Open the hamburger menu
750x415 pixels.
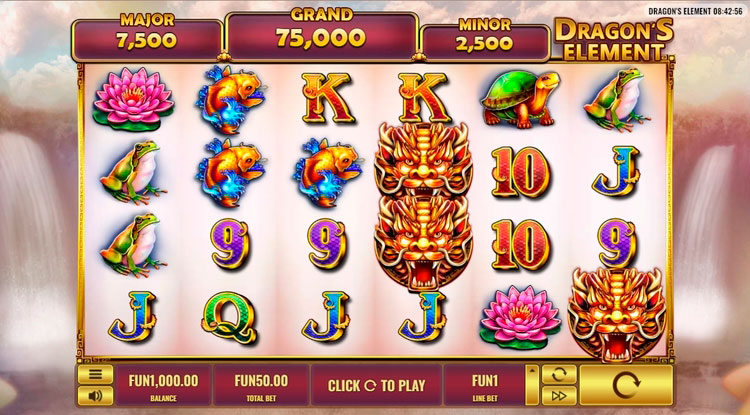point(94,375)
